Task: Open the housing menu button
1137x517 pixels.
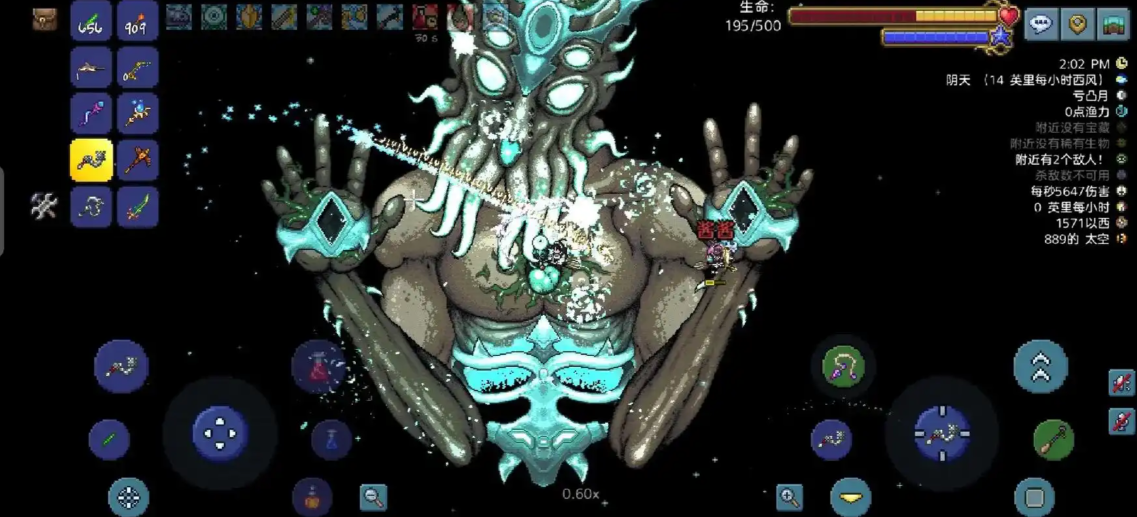Action: [1113, 24]
